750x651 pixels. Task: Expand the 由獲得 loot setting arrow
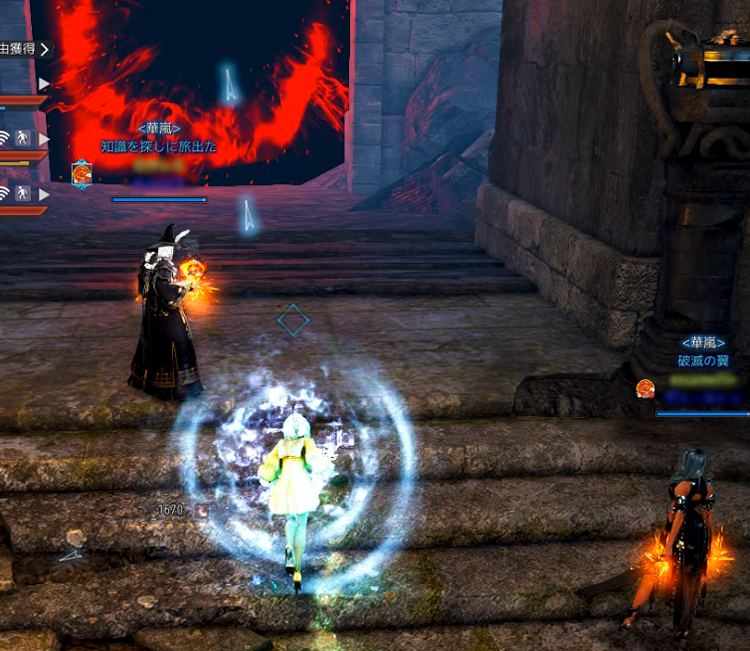pos(46,48)
